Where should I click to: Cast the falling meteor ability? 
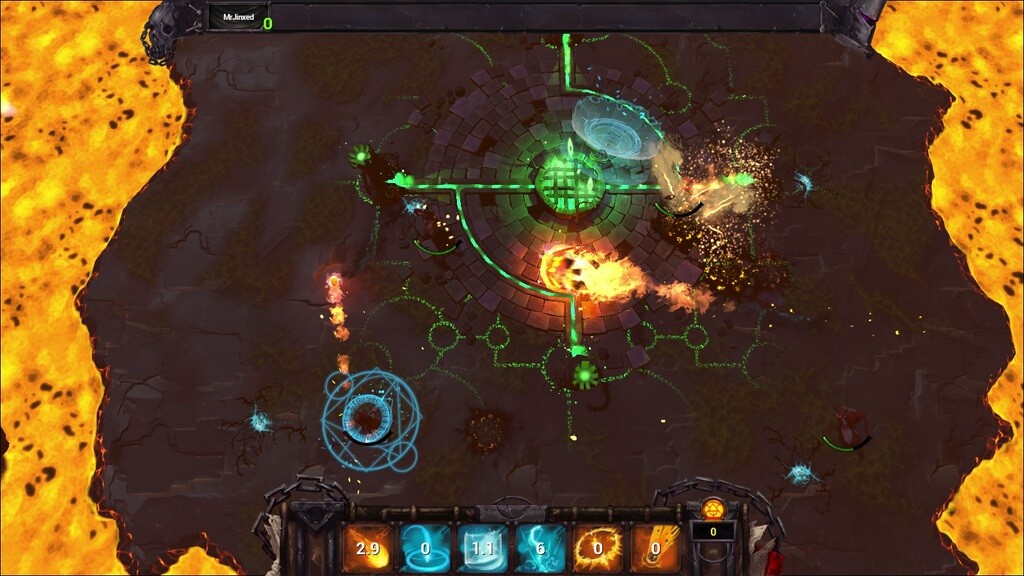(x=655, y=547)
